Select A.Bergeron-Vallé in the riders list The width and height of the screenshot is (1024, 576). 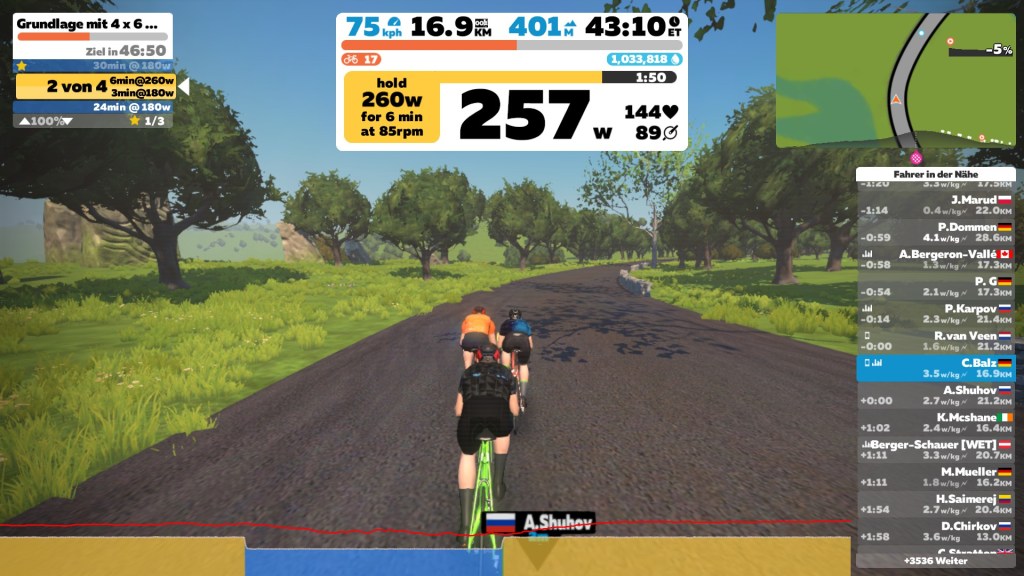pyautogui.click(x=935, y=259)
